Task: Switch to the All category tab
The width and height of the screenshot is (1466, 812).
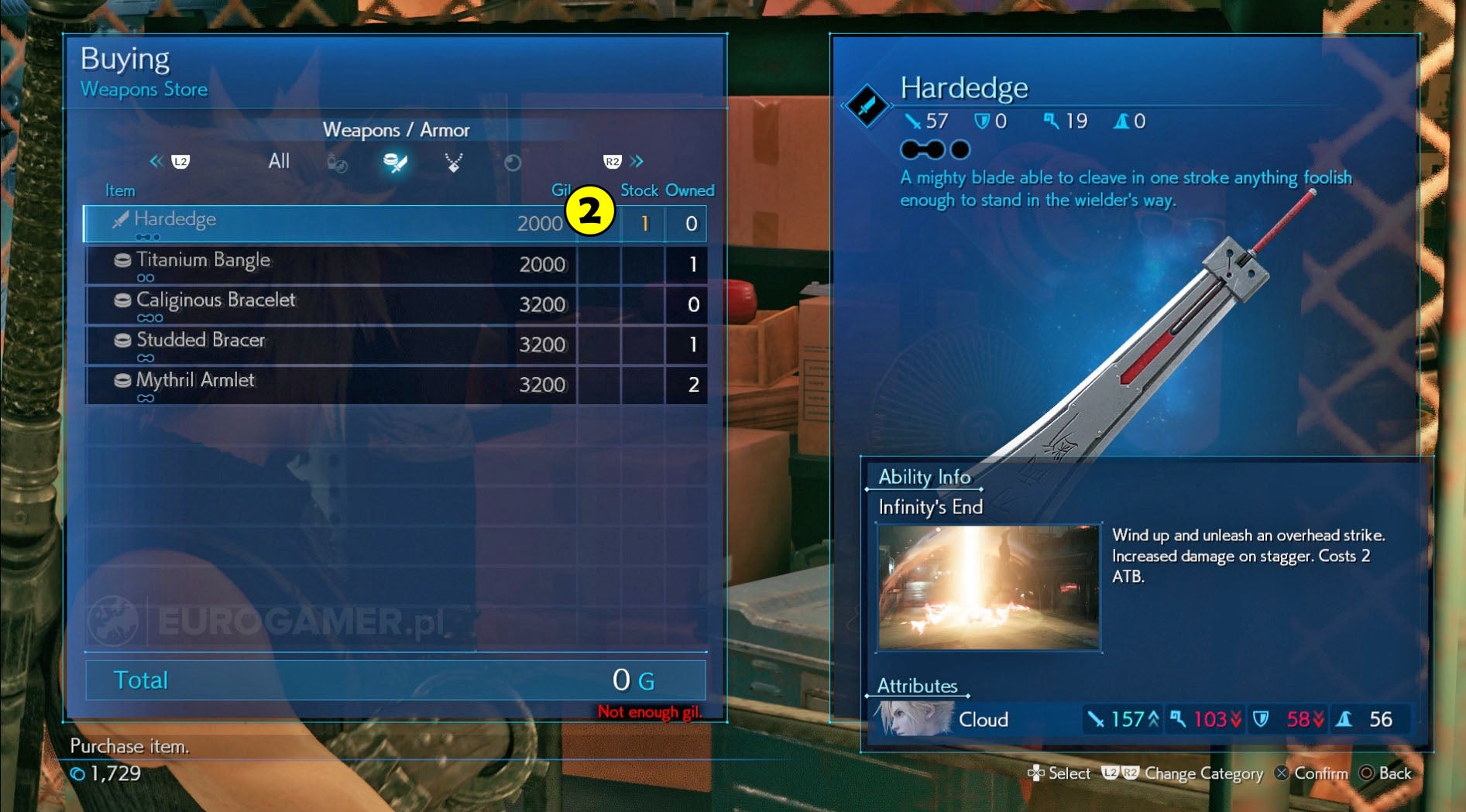Action: click(279, 162)
